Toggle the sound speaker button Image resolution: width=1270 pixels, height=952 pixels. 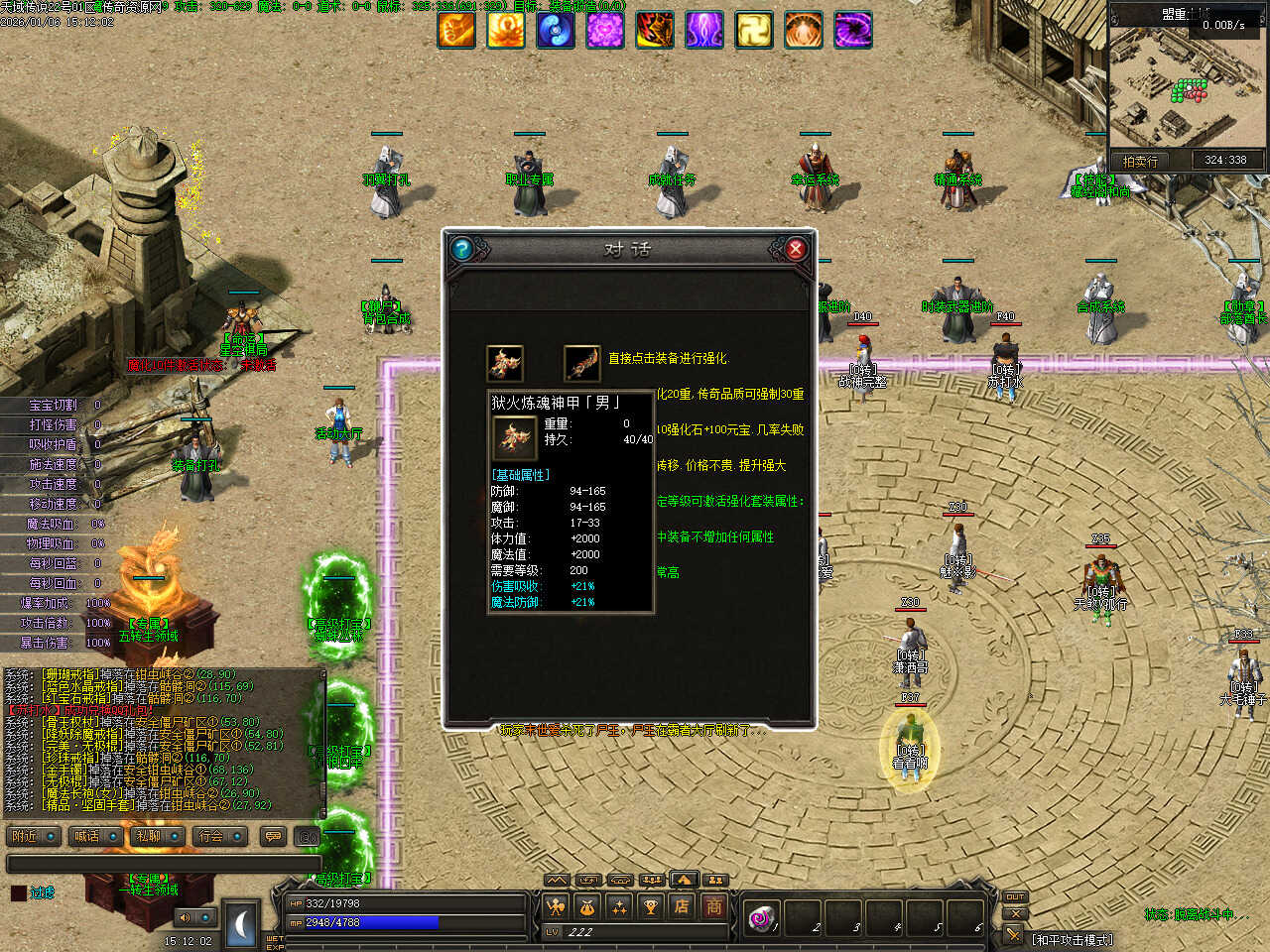click(185, 917)
